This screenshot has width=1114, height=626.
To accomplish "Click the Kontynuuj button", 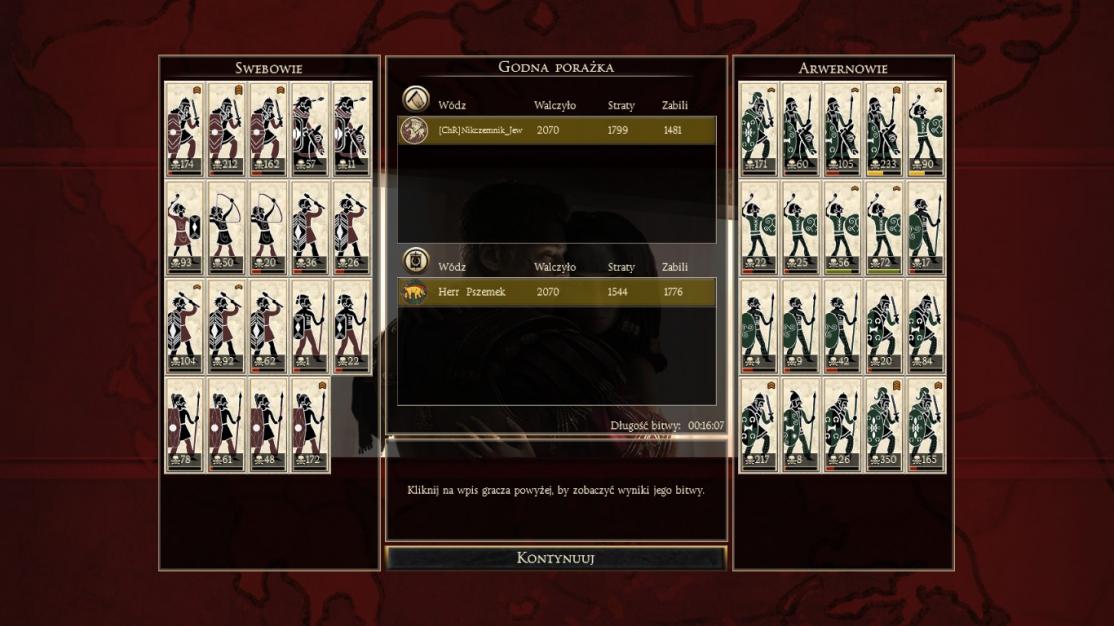I will [556, 558].
